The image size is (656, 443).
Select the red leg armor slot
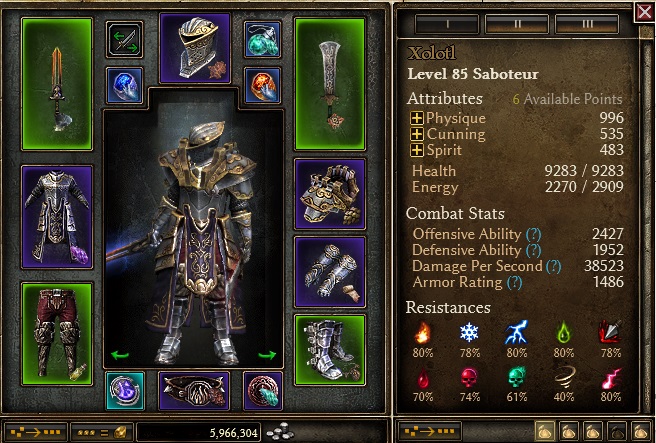[x=56, y=320]
